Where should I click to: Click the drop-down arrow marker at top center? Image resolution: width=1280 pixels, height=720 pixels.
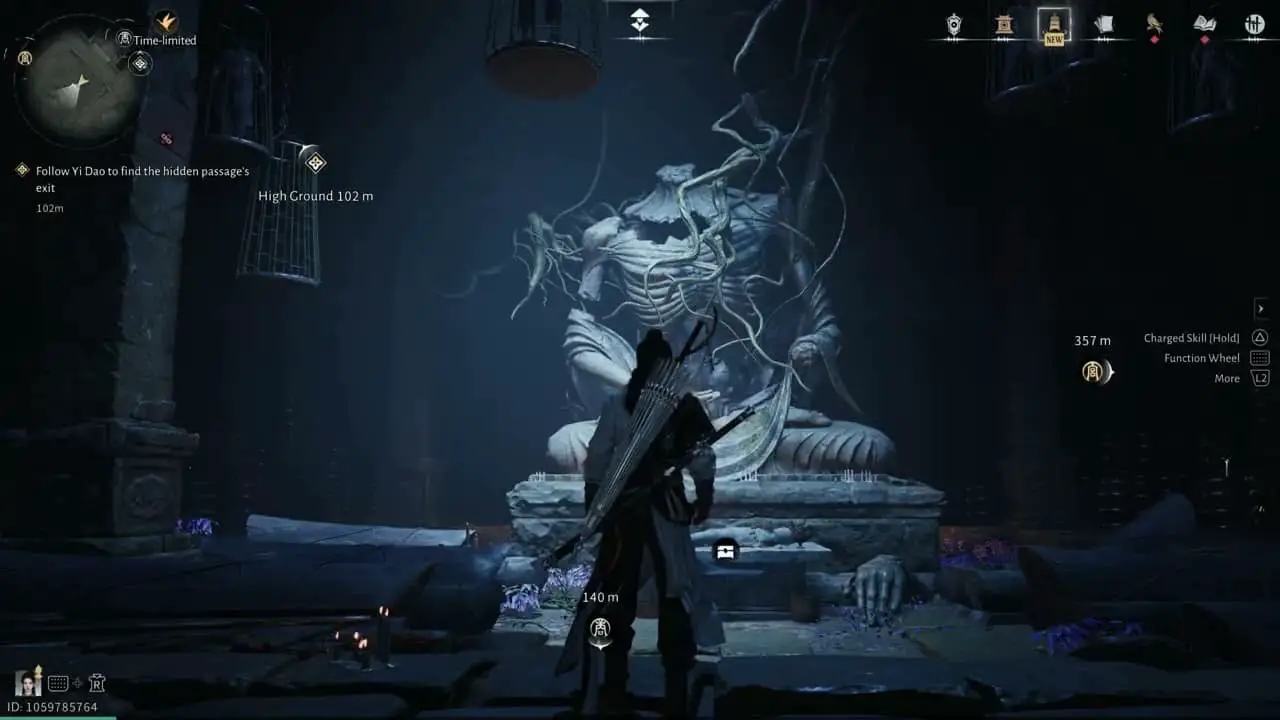pyautogui.click(x=640, y=21)
